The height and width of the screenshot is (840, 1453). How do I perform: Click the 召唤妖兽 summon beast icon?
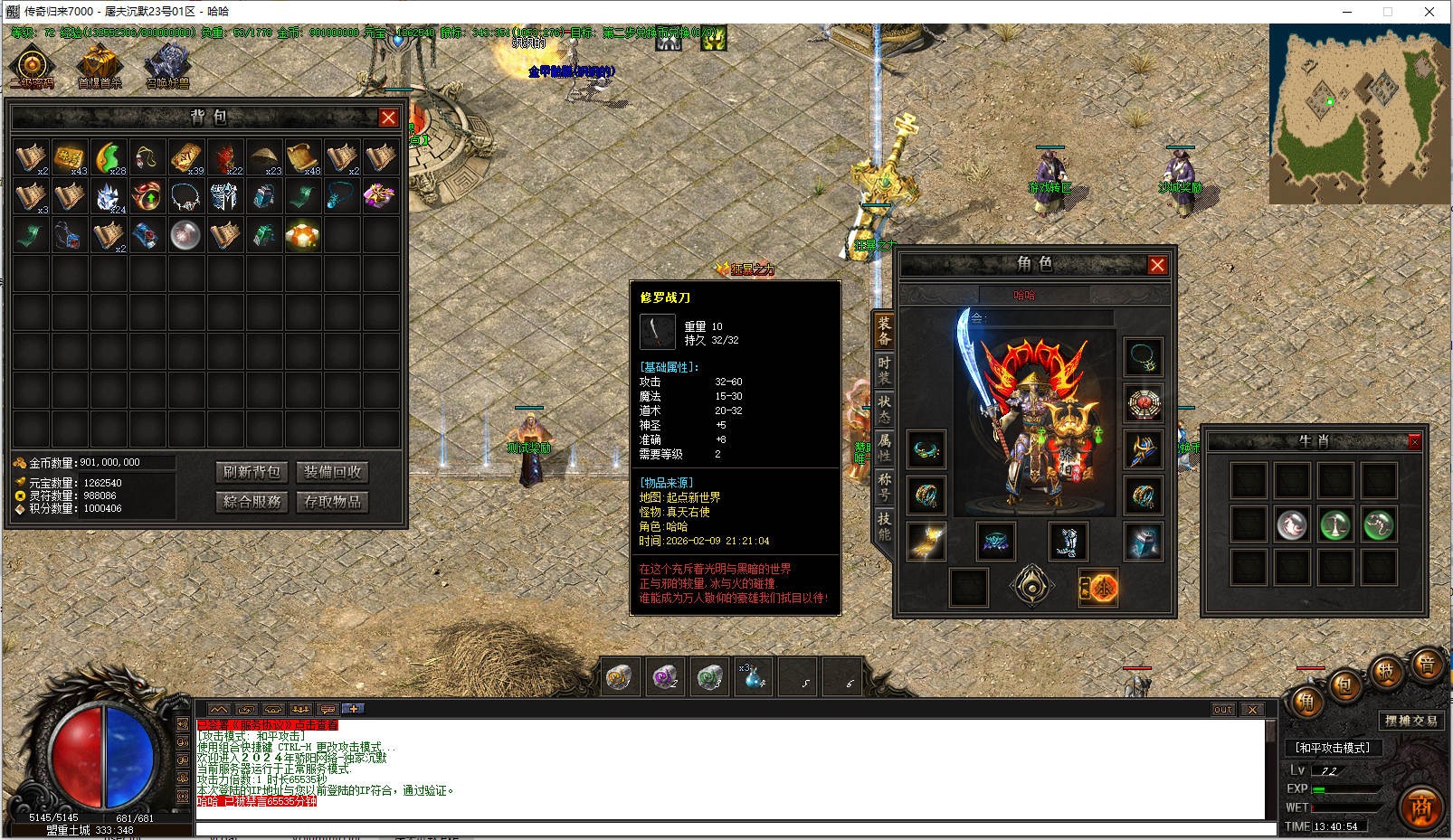167,66
